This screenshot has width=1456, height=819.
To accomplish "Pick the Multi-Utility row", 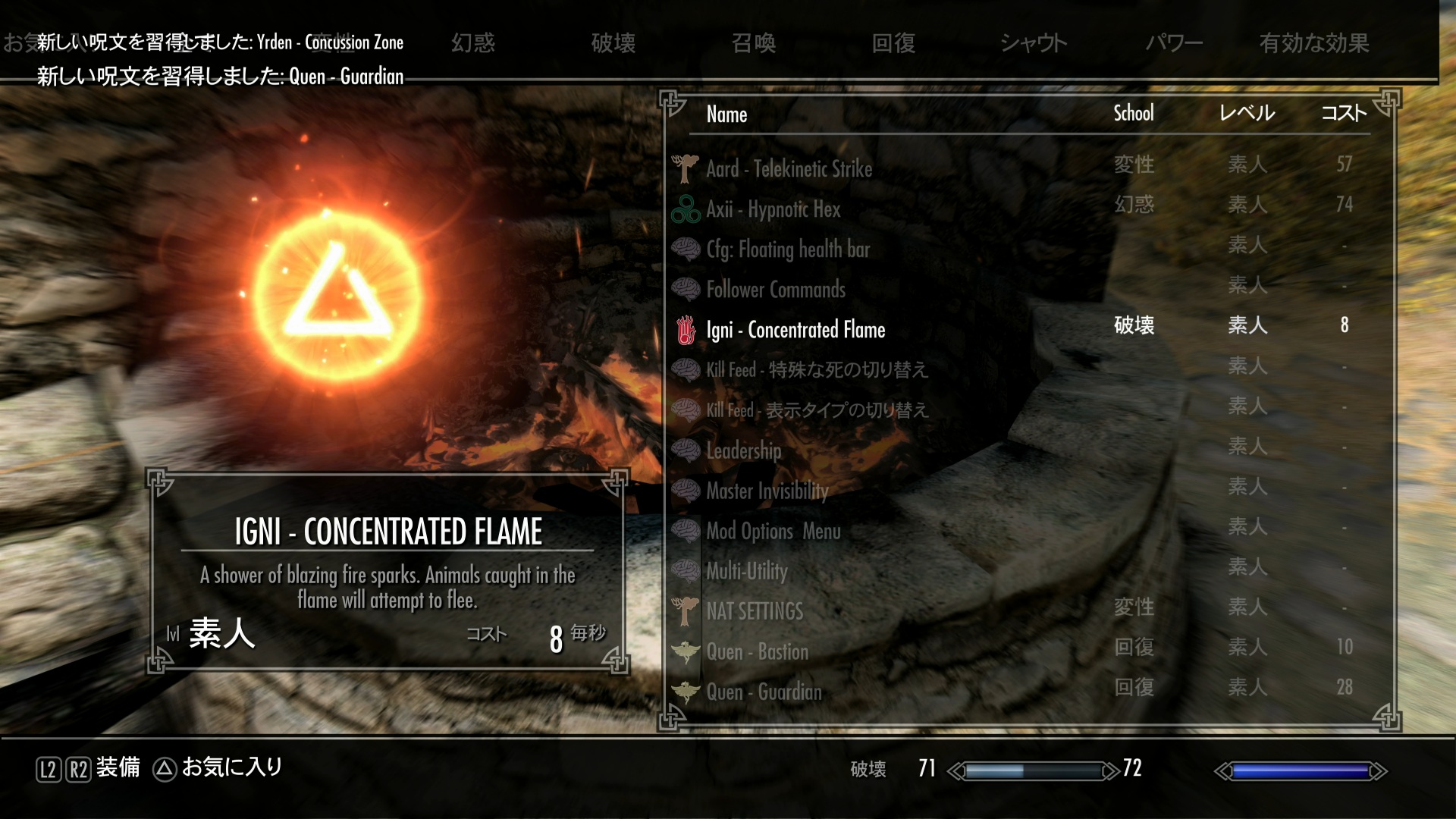I will [x=747, y=571].
